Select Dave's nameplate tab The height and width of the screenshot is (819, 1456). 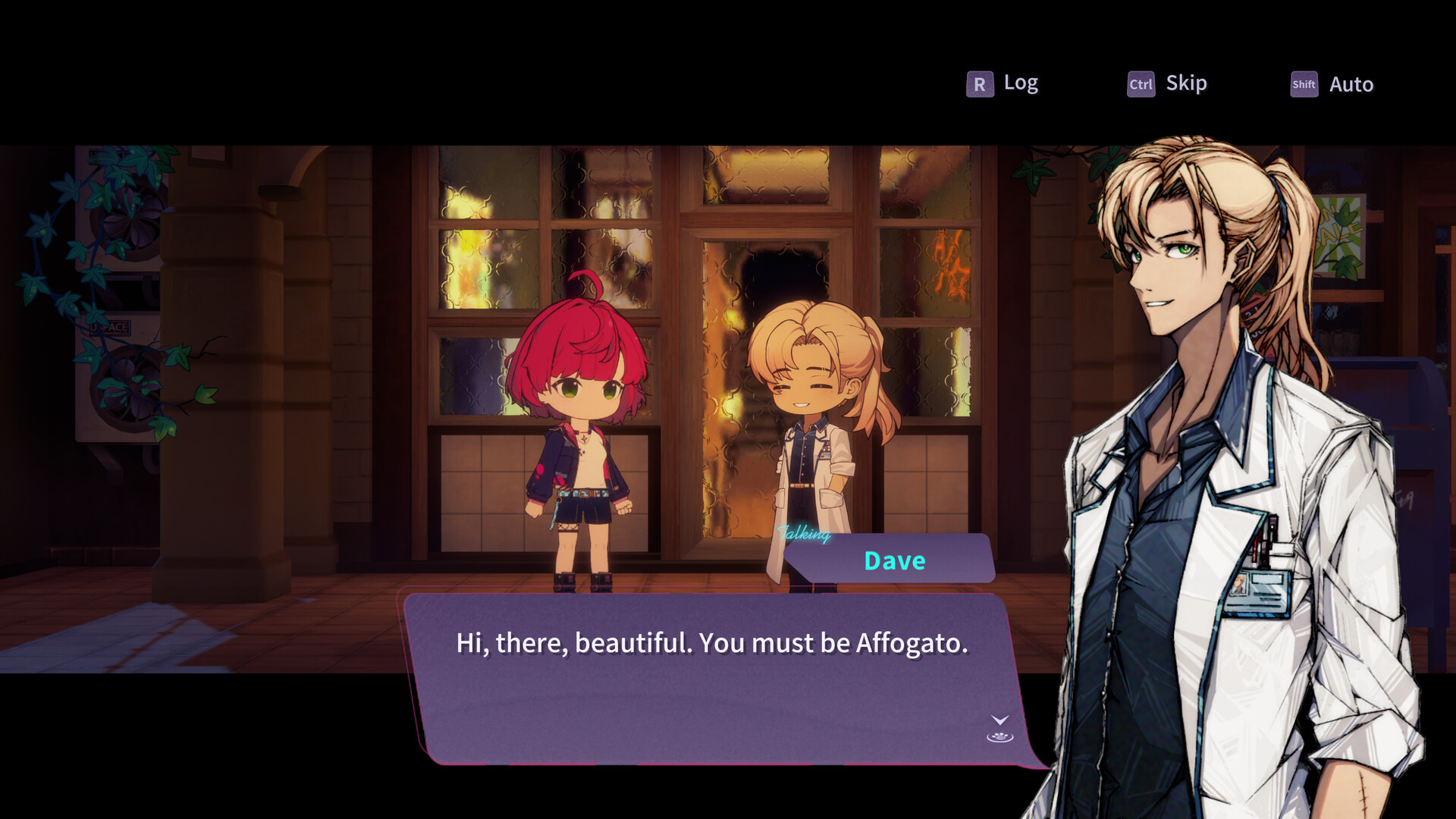pyautogui.click(x=895, y=561)
